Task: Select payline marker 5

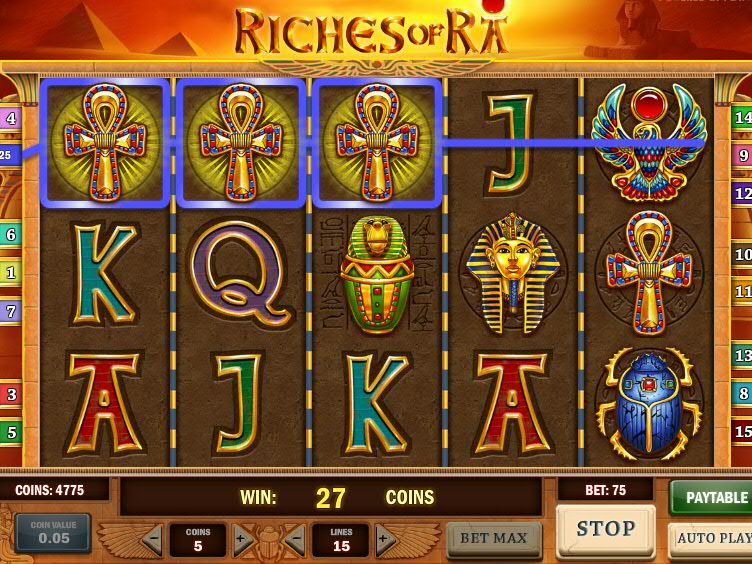Action: click(x=11, y=432)
